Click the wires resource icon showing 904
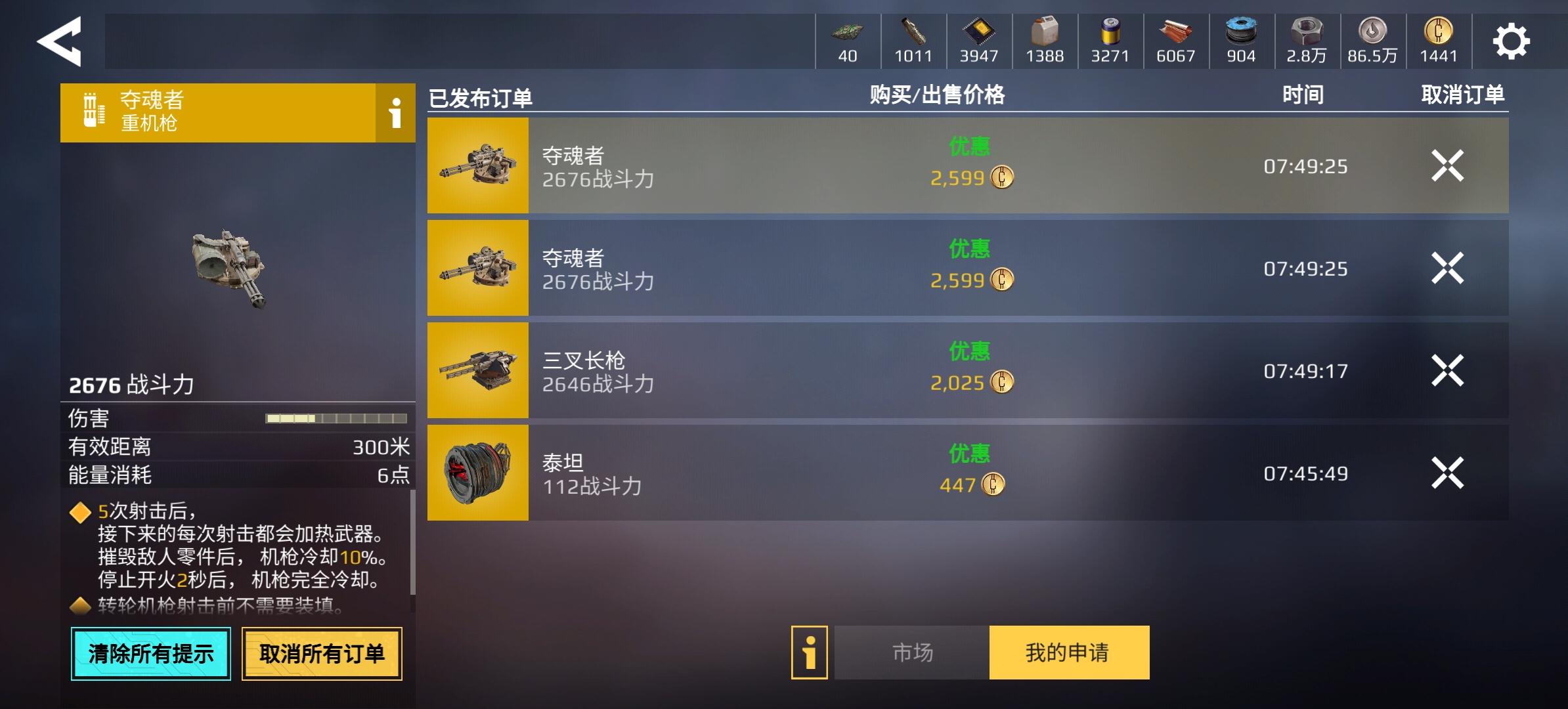 point(1241,41)
